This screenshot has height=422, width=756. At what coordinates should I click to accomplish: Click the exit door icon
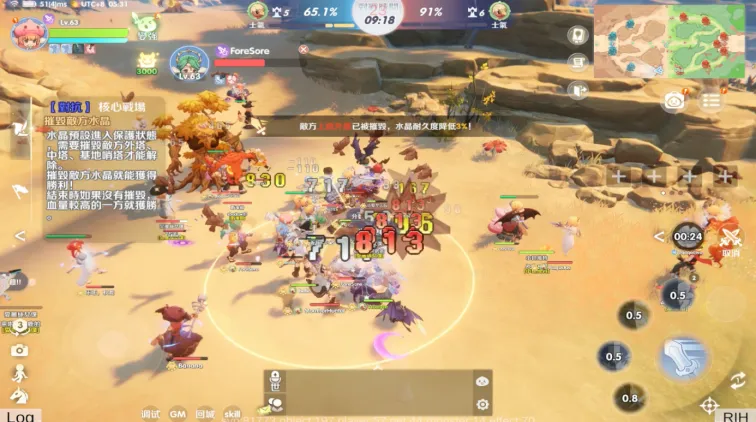[577, 90]
